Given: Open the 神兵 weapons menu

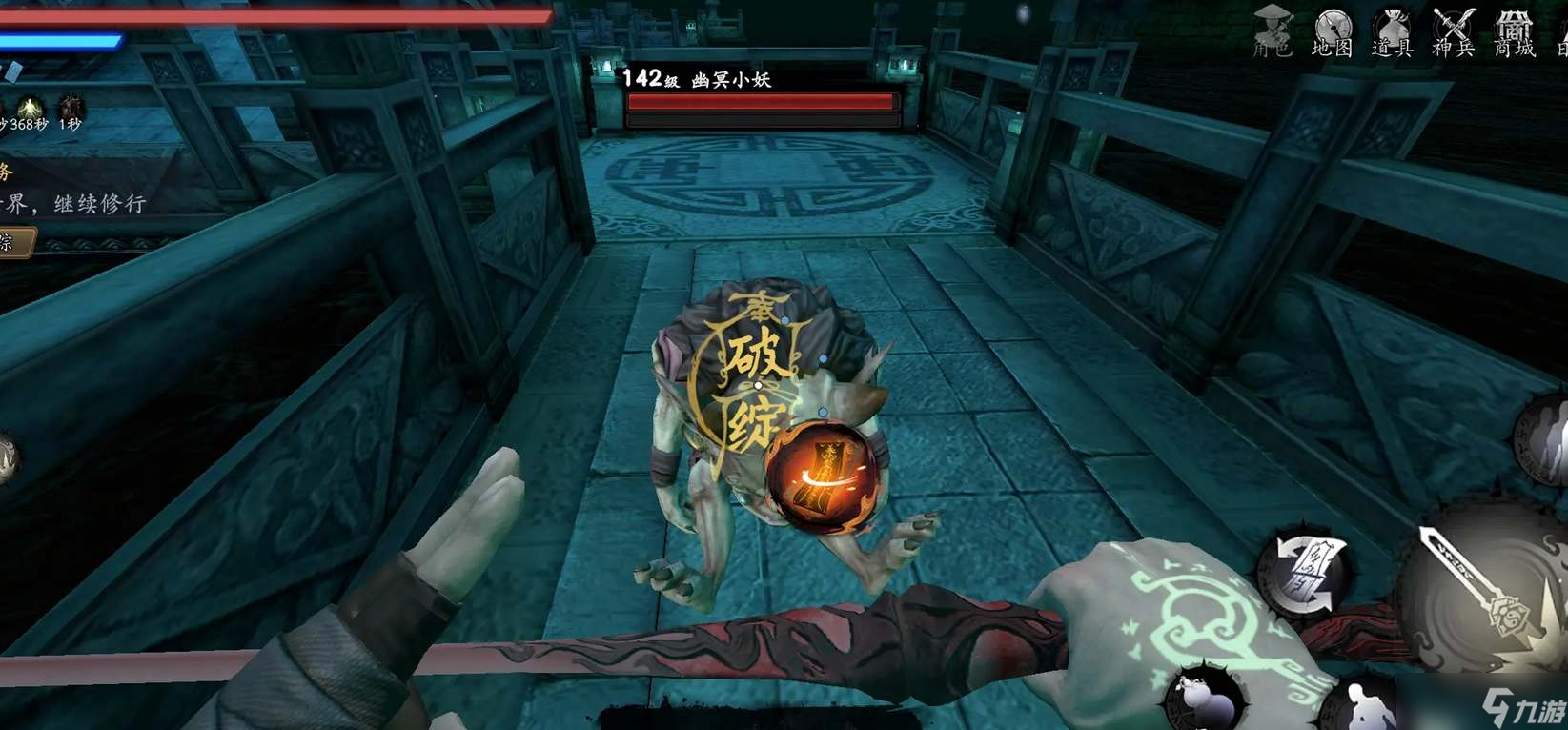Looking at the screenshot, I should coord(1453,30).
